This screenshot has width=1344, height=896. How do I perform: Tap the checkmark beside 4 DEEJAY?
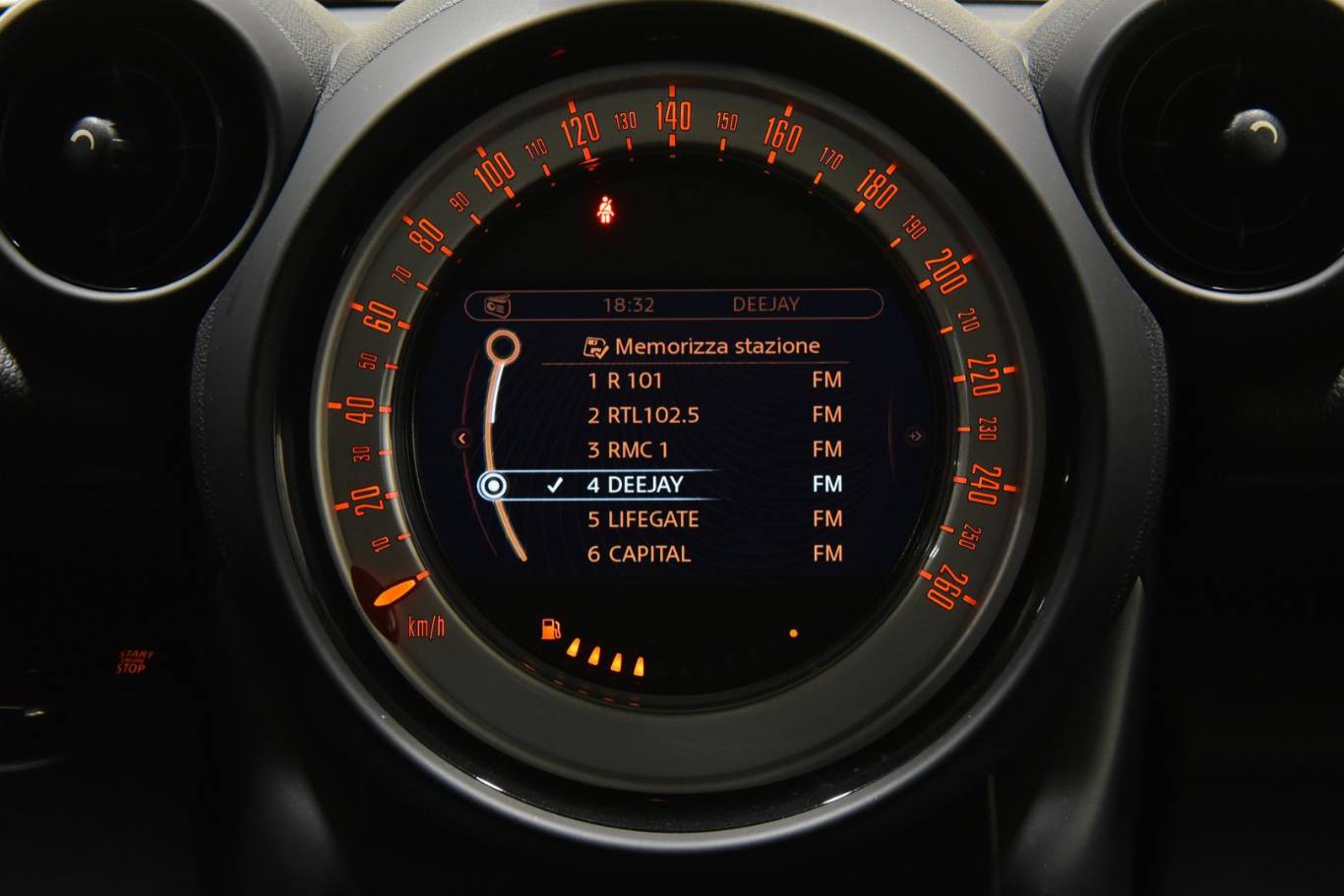coord(557,484)
